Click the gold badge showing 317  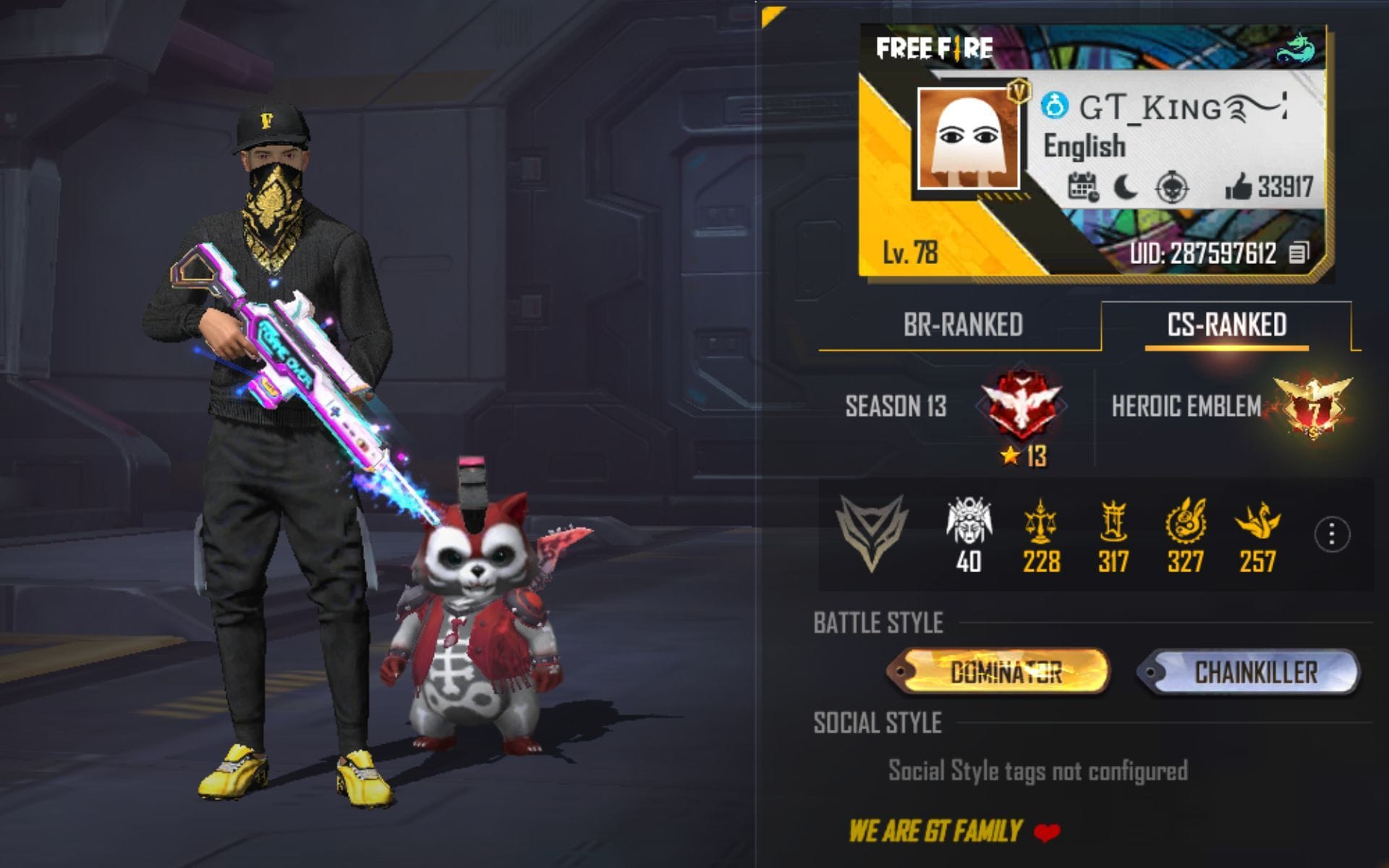point(1113,522)
